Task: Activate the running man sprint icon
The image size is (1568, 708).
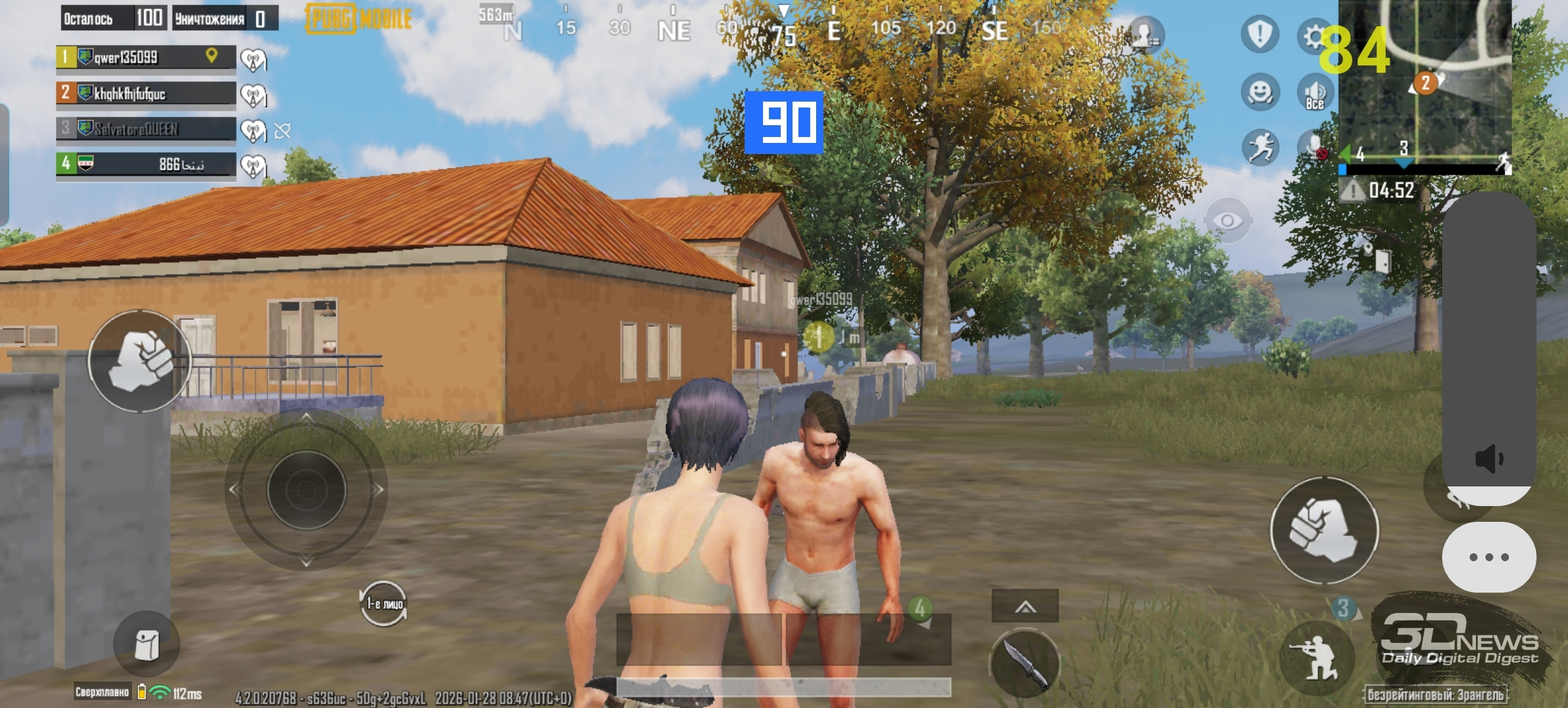Action: pos(1259,147)
